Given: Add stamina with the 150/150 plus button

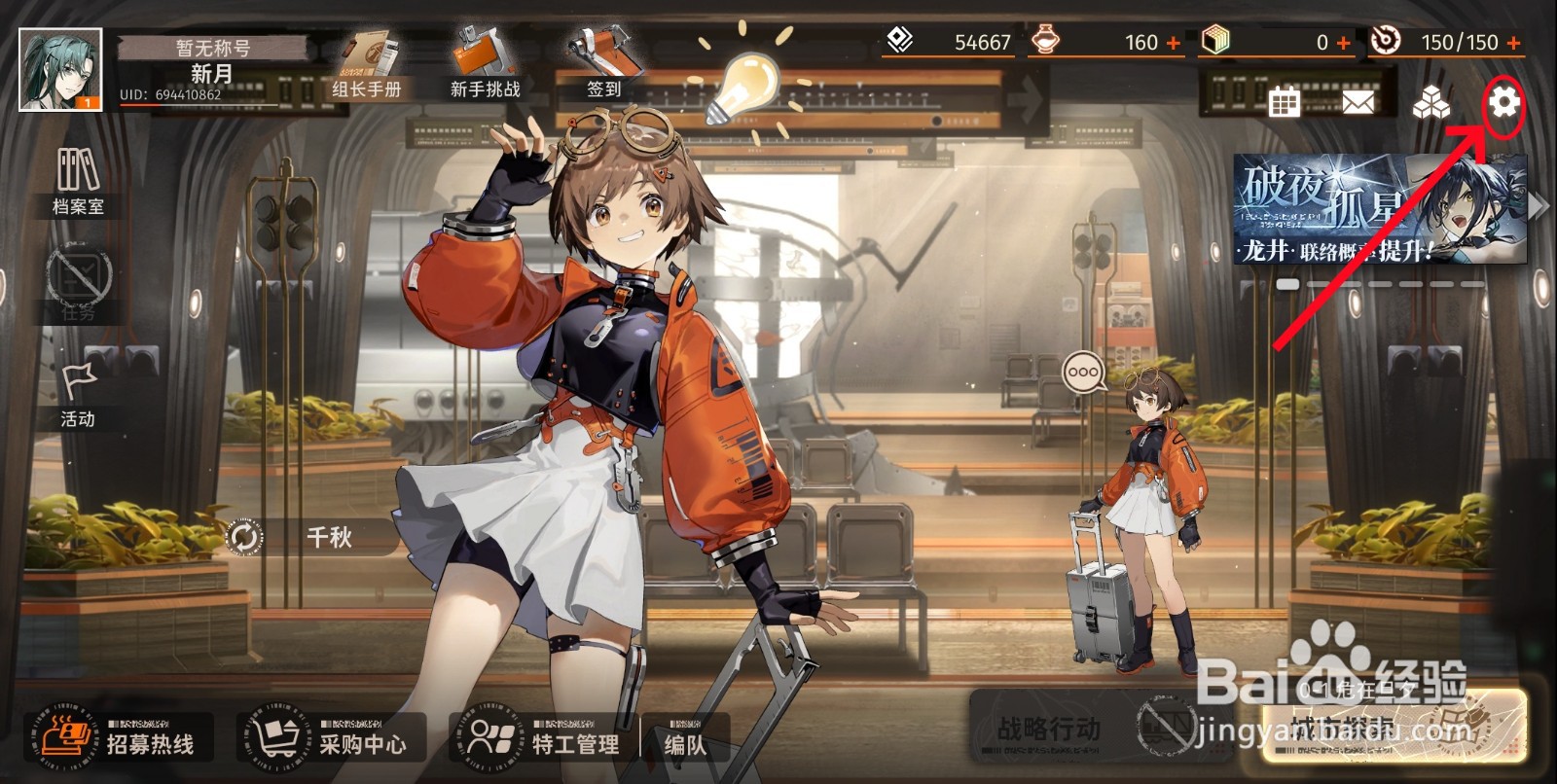Looking at the screenshot, I should click(1513, 43).
